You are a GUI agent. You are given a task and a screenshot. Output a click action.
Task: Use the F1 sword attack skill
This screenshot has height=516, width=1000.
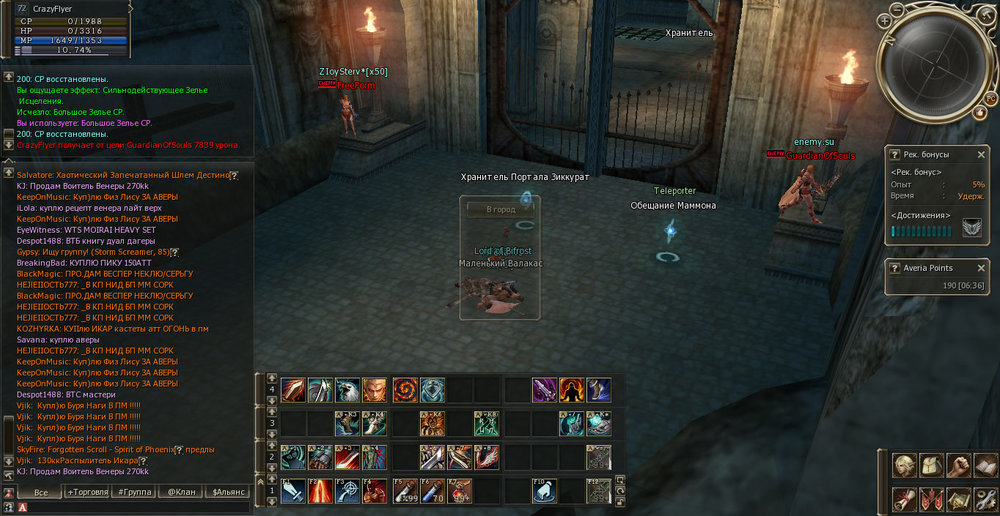(x=293, y=491)
